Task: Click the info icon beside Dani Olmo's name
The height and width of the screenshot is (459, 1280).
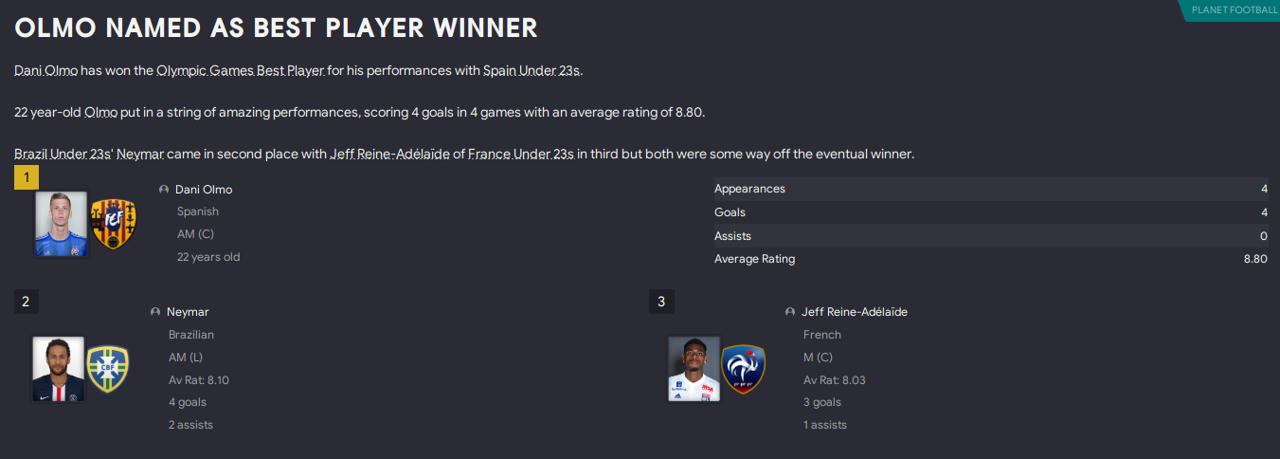Action: (x=164, y=189)
